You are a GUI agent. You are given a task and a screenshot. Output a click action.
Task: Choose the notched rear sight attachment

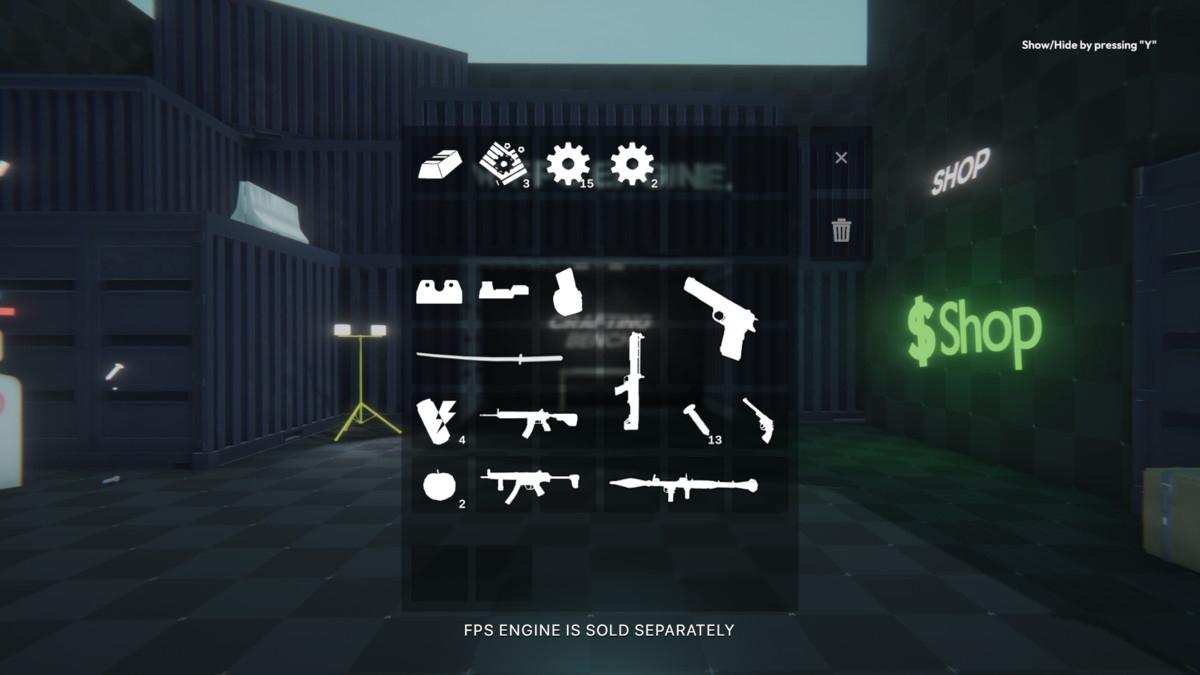click(x=439, y=291)
